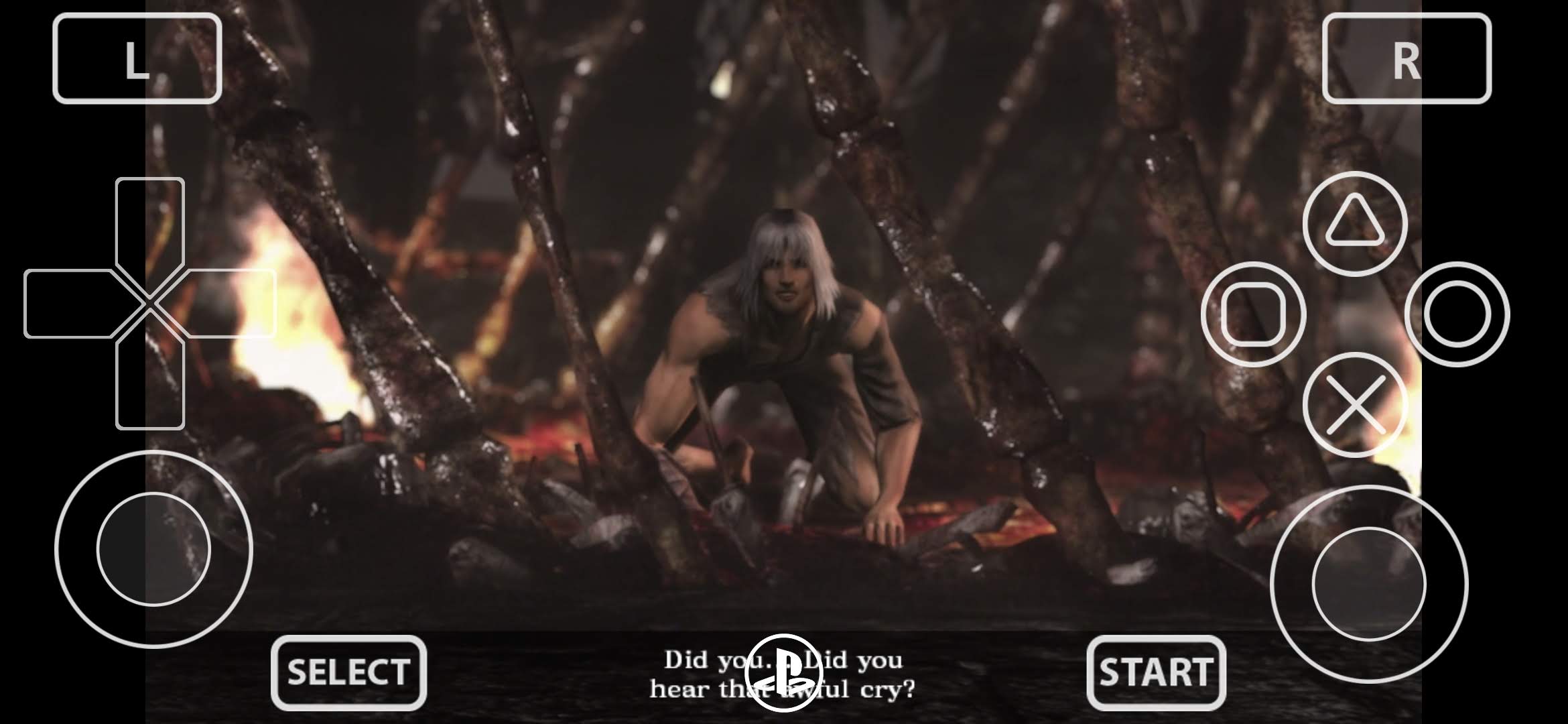Tap the circle face button
The height and width of the screenshot is (724, 1568).
pyautogui.click(x=1457, y=314)
